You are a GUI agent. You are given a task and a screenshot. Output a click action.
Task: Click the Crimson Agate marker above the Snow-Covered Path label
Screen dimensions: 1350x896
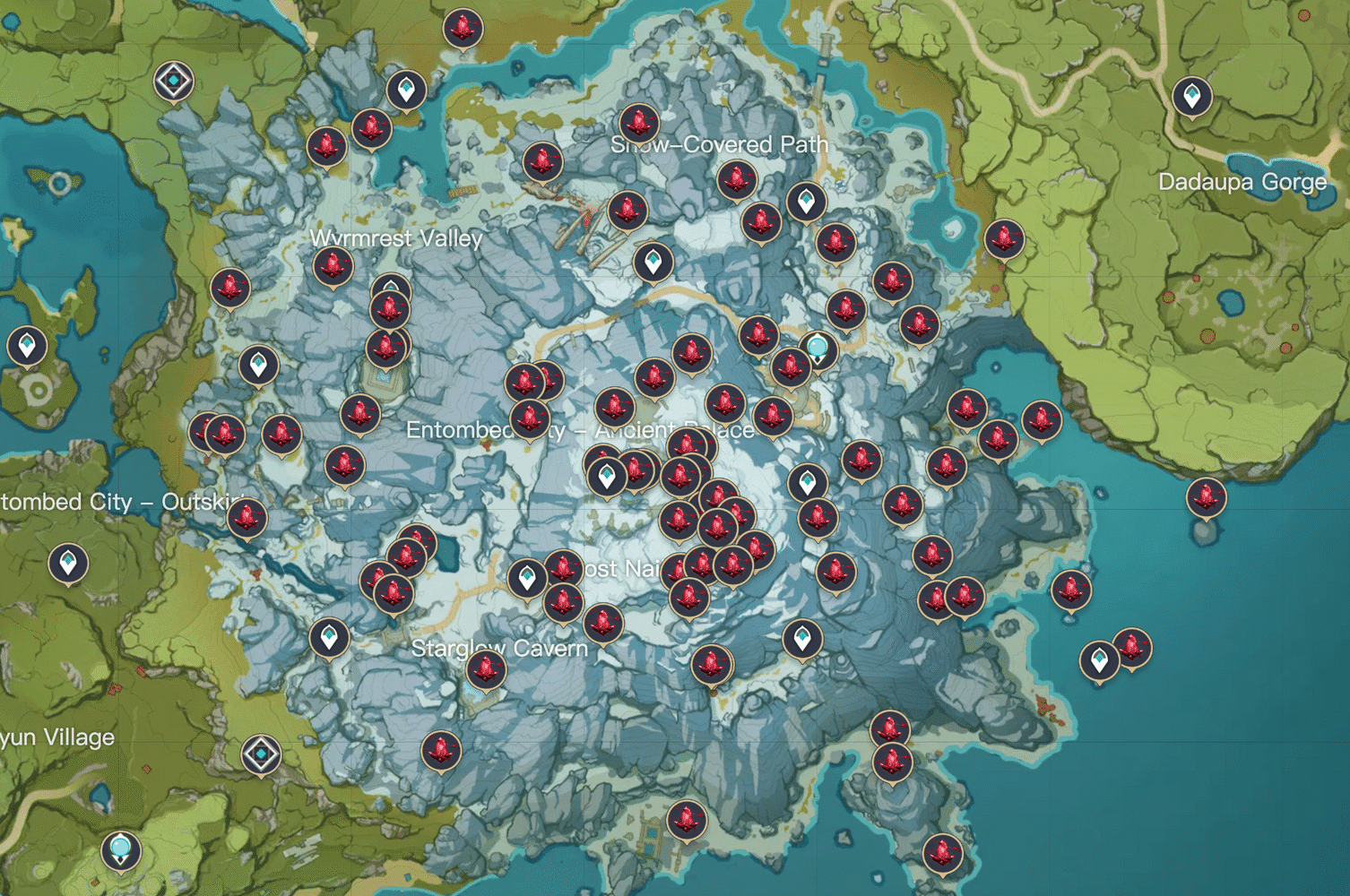point(639,121)
